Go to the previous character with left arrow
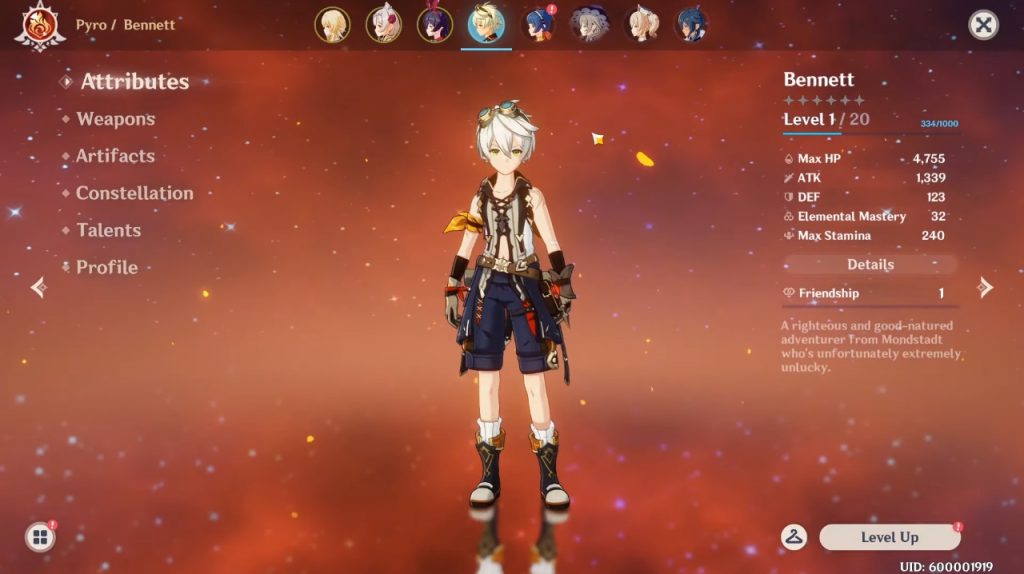1024x574 pixels. 39,288
